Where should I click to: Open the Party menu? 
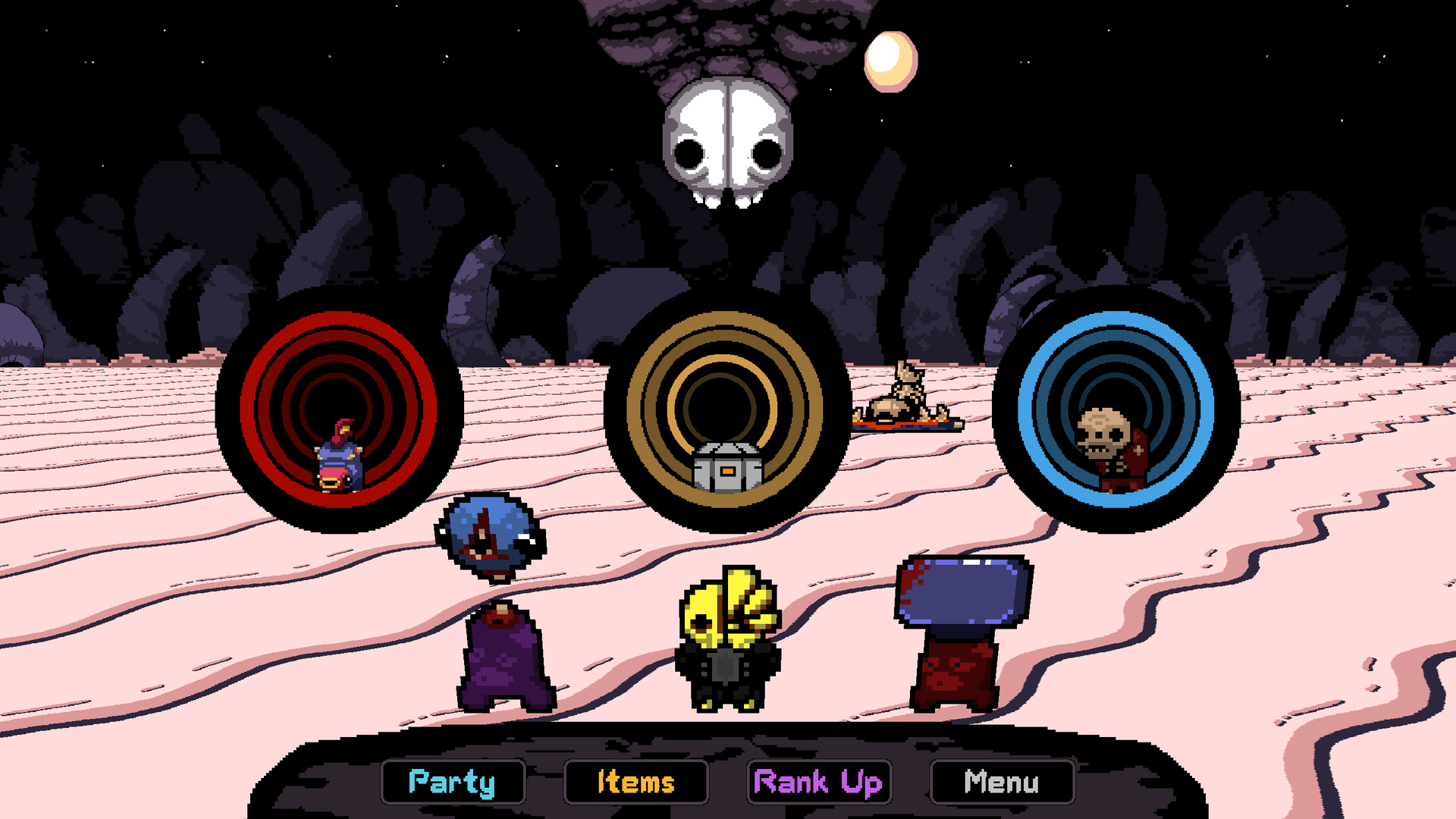(452, 782)
